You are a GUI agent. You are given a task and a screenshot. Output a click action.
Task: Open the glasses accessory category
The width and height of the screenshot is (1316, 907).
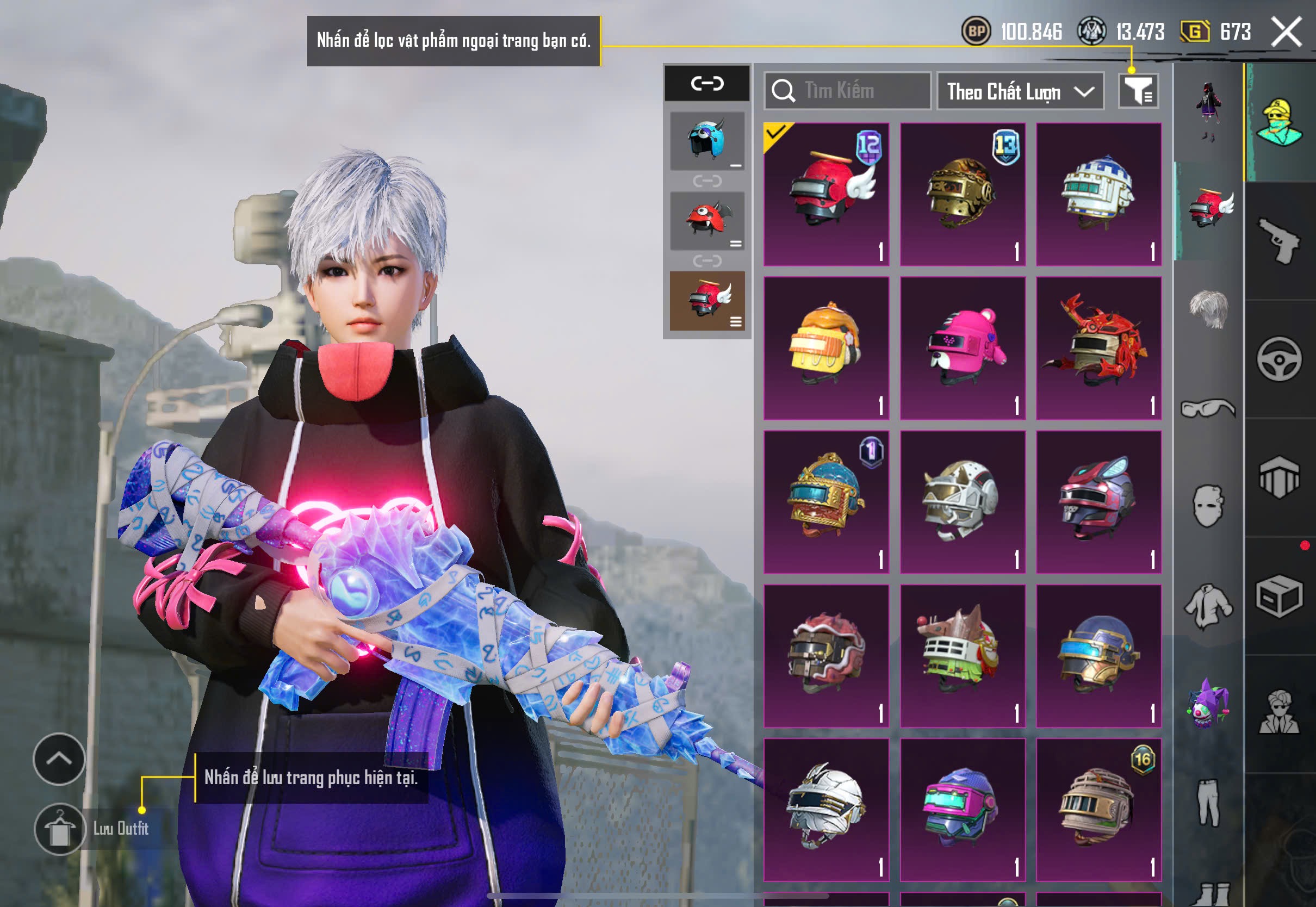1208,408
